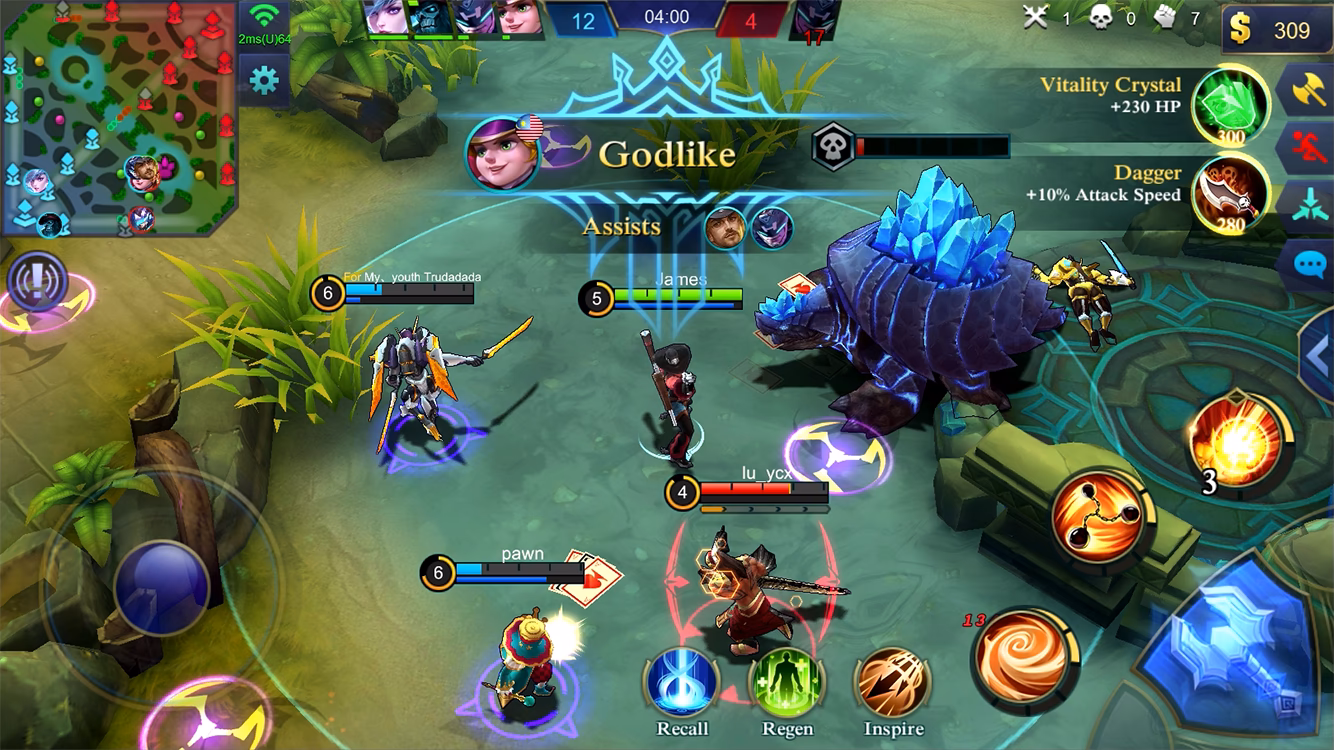Select James's assist portrait
Screen dimensions: 1334x750
pos(723,230)
